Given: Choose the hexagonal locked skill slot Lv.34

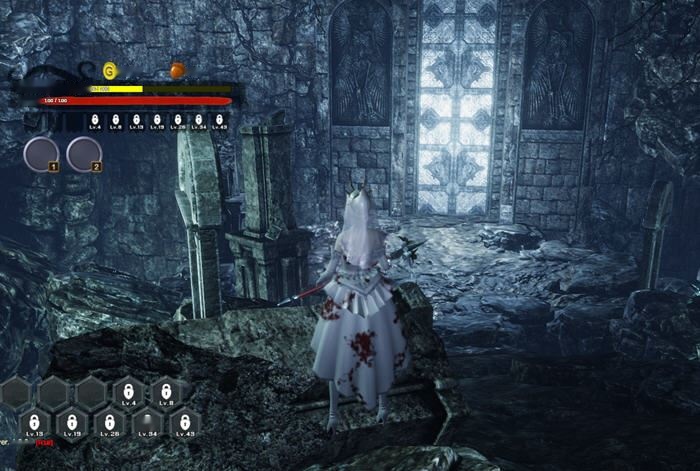Looking at the screenshot, I should [147, 422].
